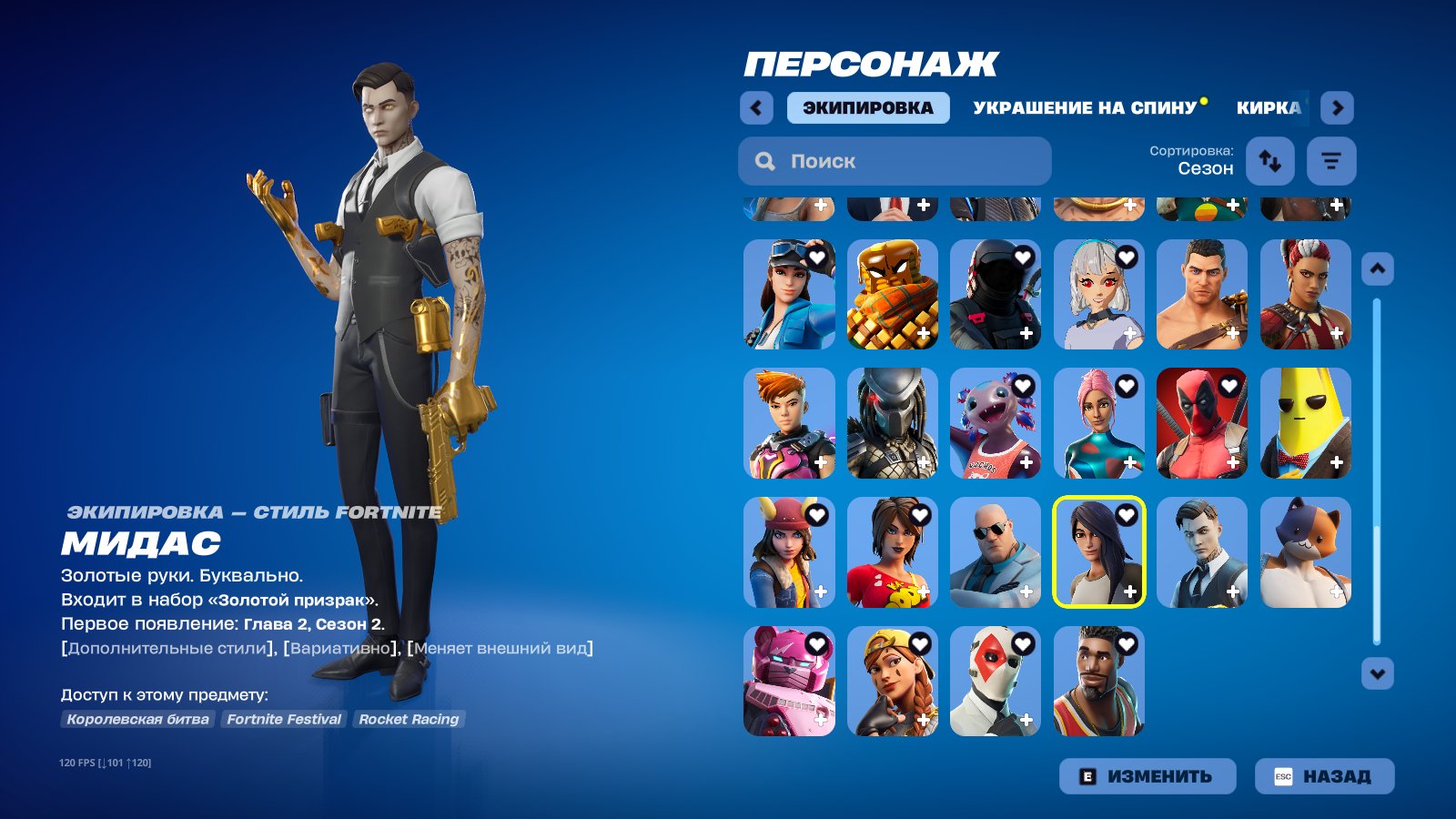This screenshot has width=1456, height=819.
Task: Click the sort order arrows icon
Action: click(x=1269, y=161)
